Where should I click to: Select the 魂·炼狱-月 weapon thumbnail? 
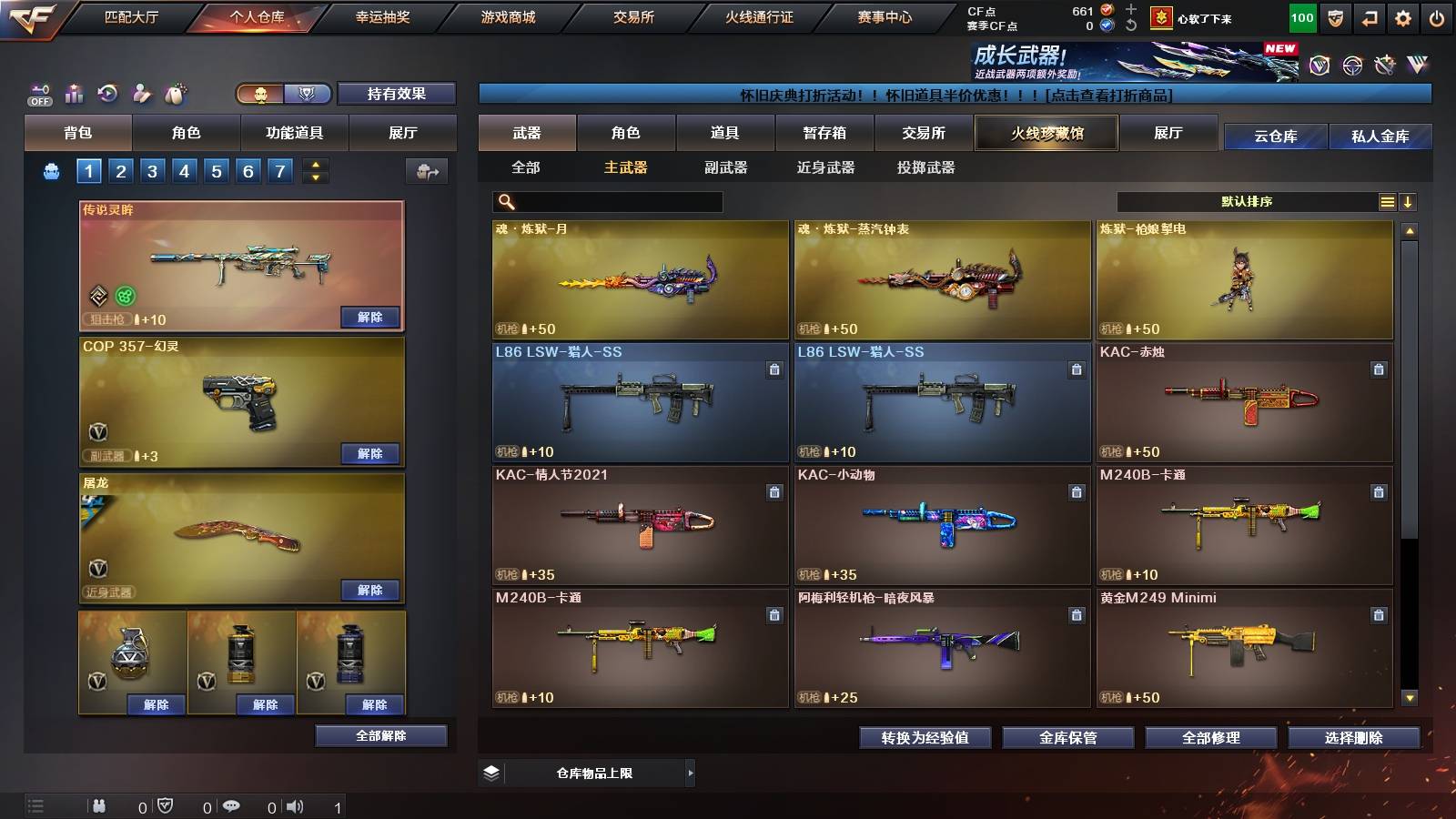640,280
